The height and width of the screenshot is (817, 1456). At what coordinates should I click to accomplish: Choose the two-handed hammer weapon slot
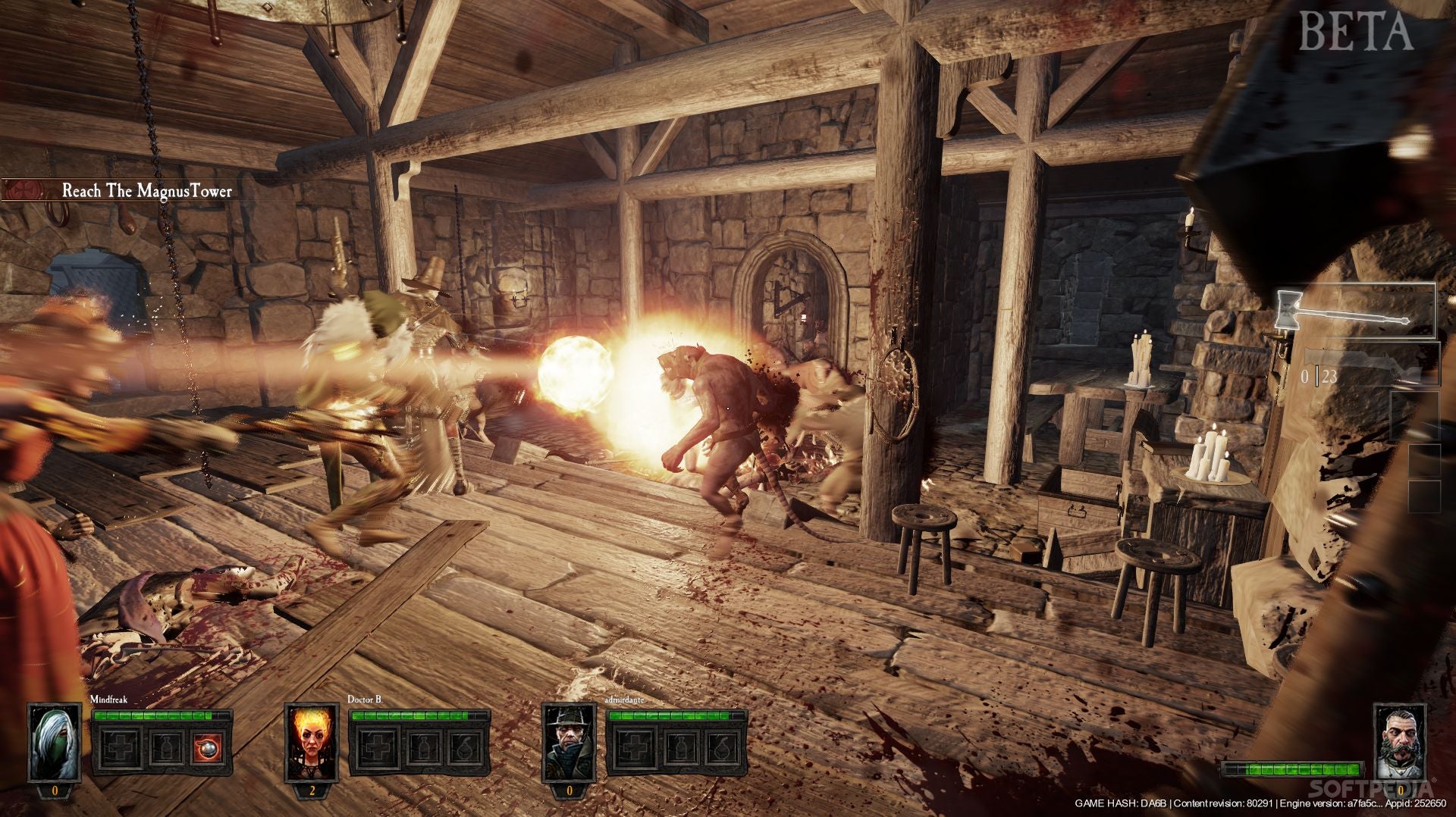[1356, 311]
